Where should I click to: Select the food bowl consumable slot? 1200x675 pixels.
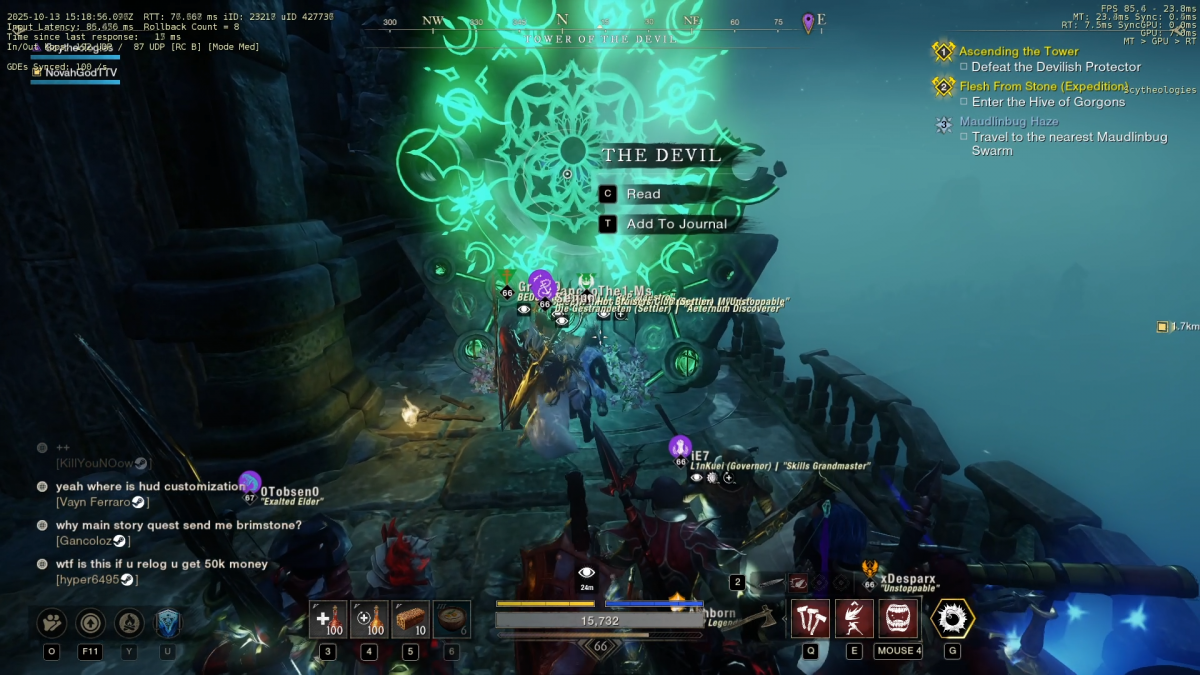pyautogui.click(x=452, y=620)
